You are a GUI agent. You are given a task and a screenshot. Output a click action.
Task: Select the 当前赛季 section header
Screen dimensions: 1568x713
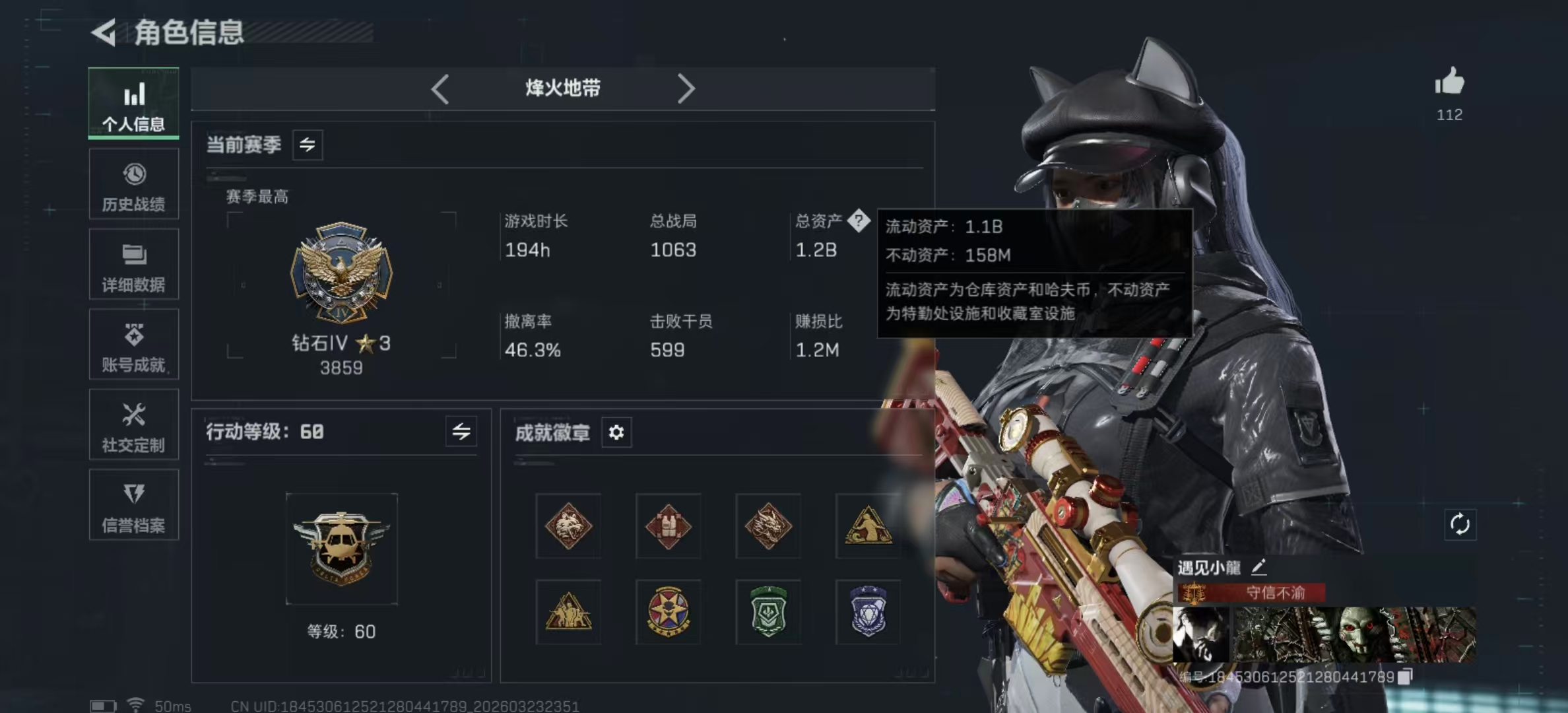(244, 145)
